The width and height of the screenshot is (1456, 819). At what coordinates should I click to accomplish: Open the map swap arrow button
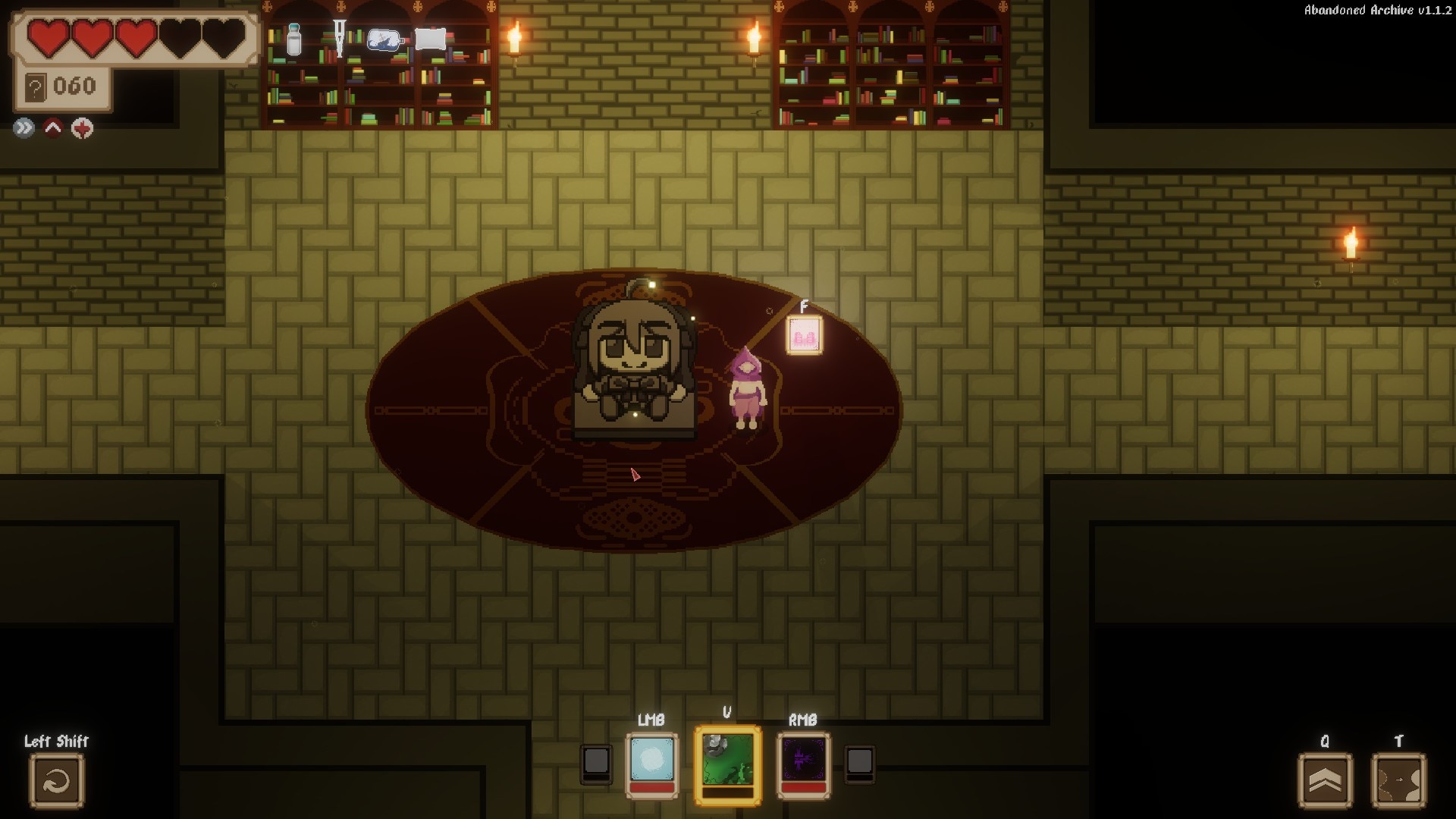click(1398, 780)
